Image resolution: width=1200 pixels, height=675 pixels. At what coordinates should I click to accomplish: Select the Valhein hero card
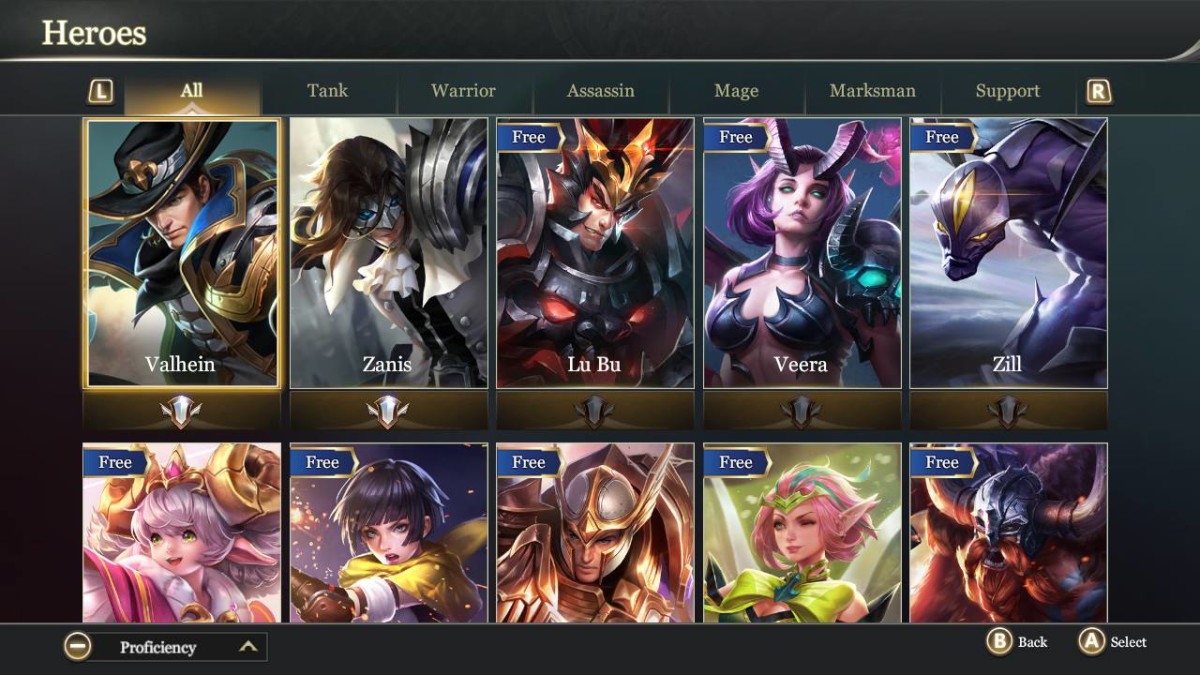click(x=182, y=253)
